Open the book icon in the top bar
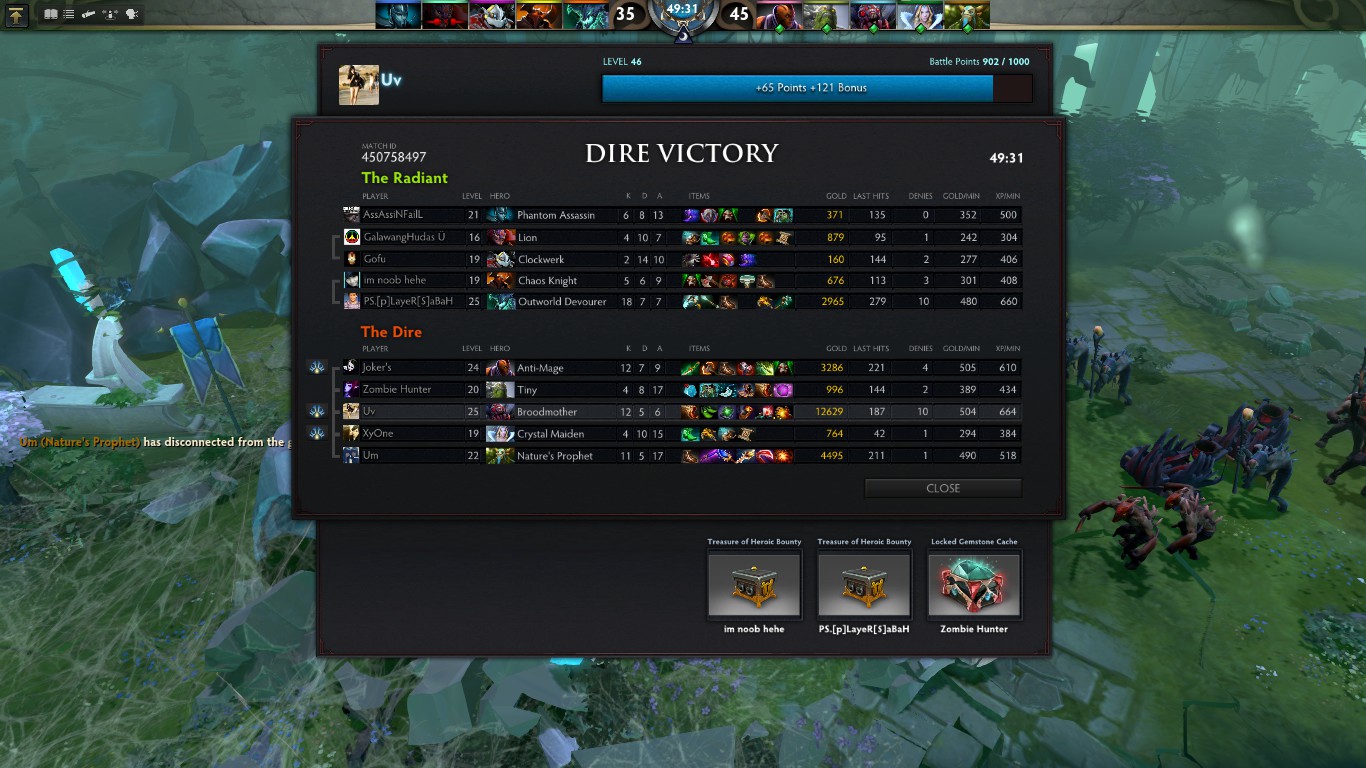The image size is (1366, 768). (51, 14)
